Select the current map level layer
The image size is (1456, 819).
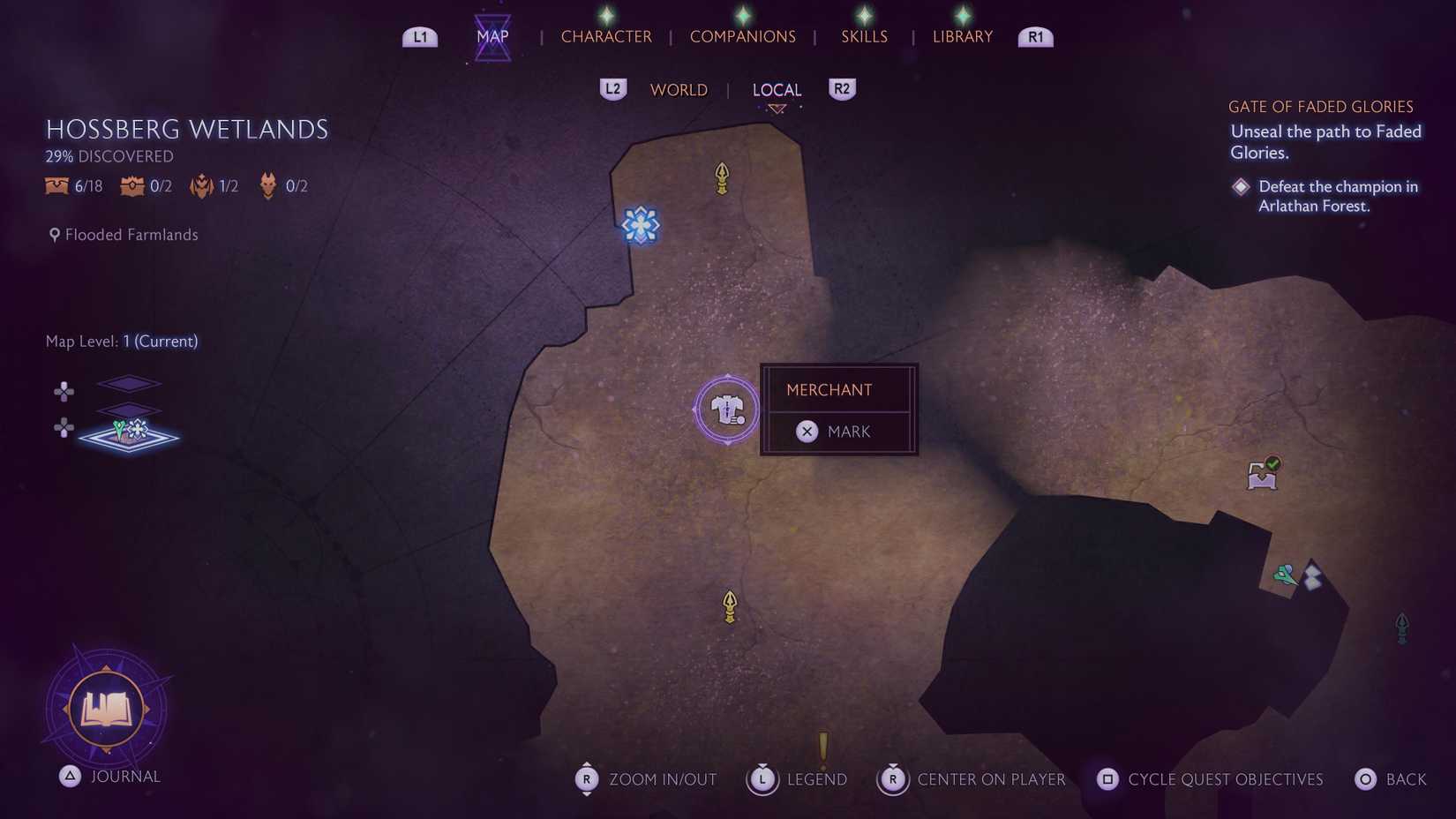point(129,436)
